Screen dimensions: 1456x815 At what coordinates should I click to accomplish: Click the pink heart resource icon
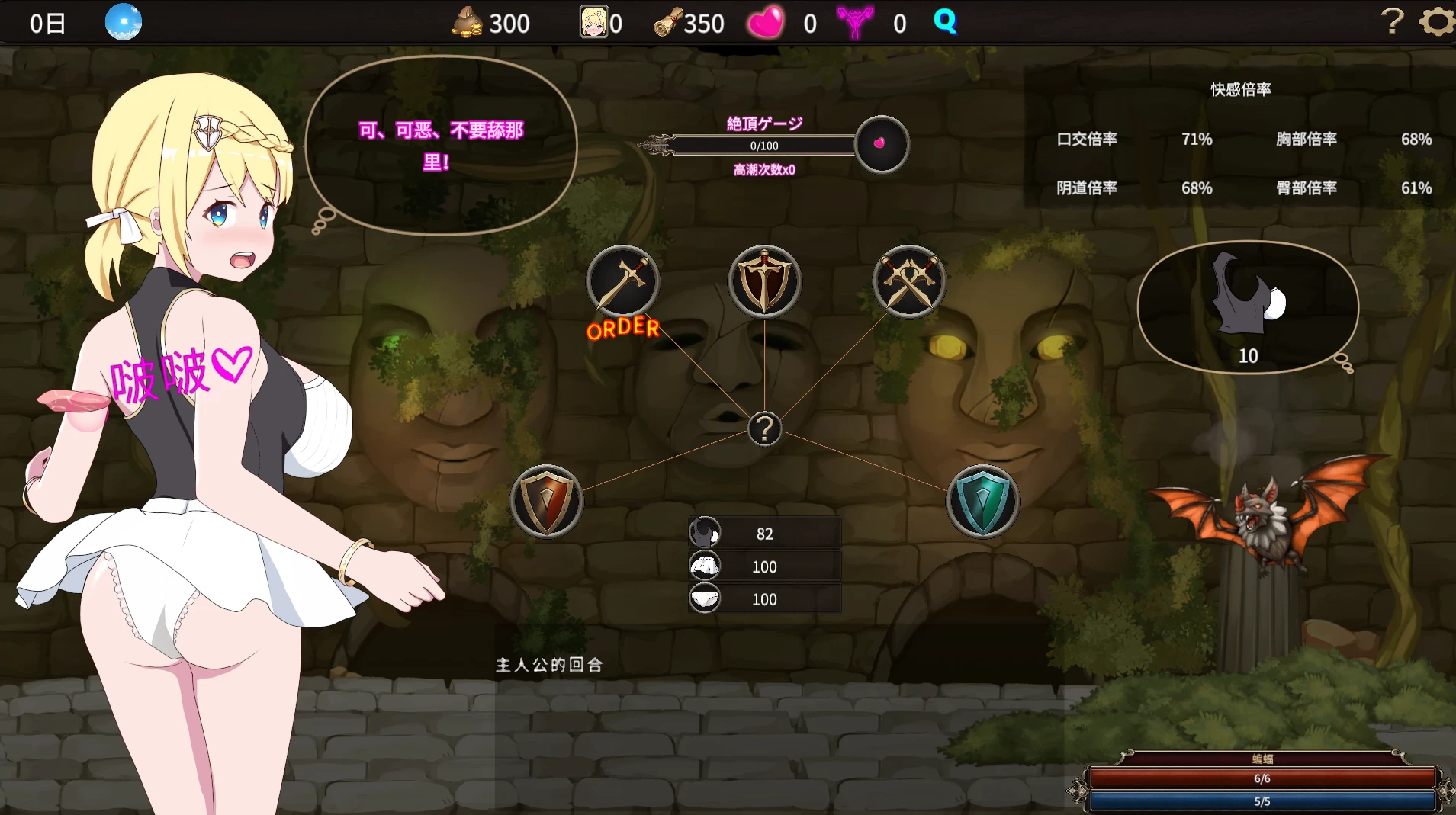(767, 21)
